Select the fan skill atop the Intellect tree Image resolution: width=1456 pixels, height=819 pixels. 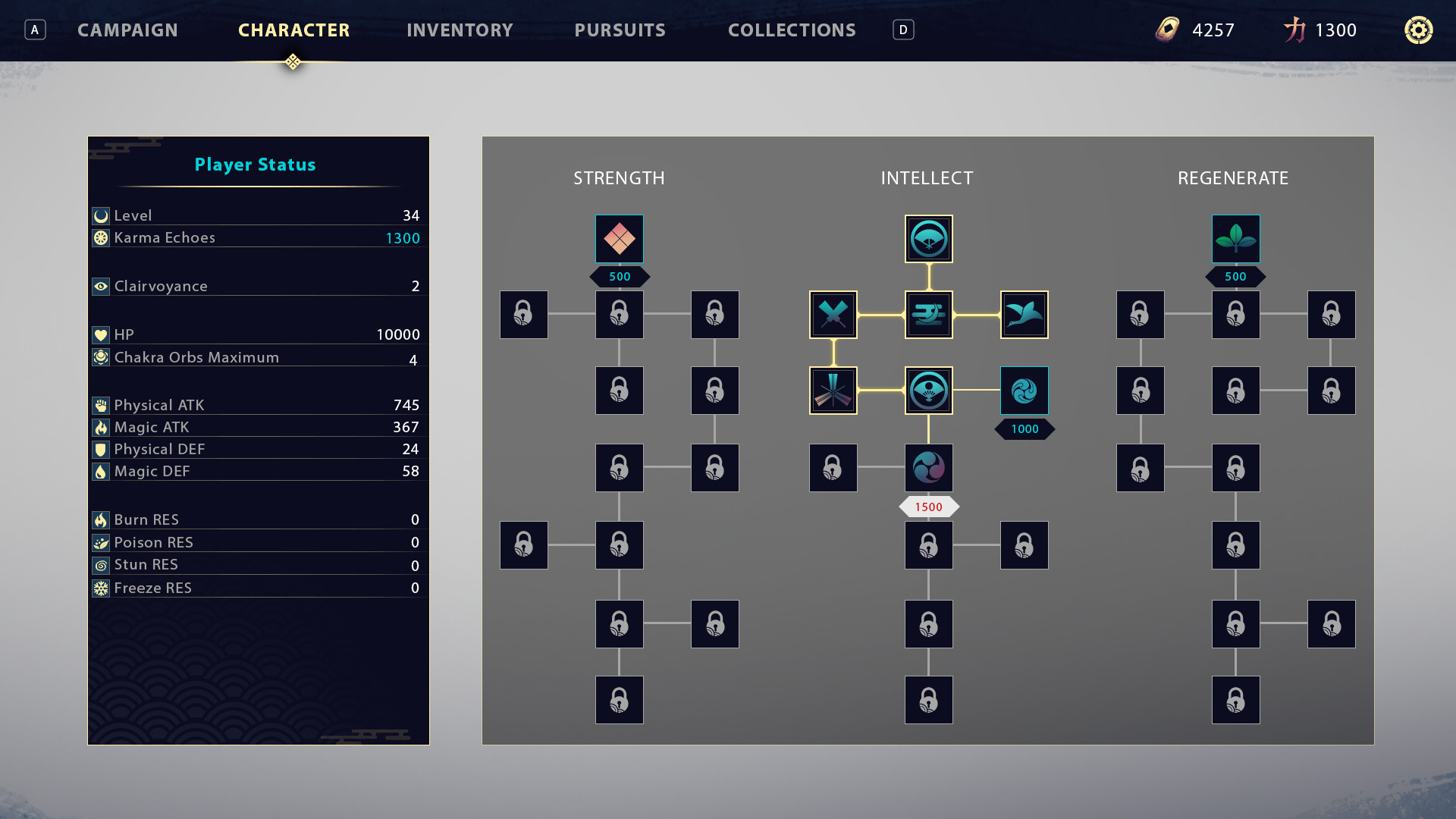tap(928, 238)
